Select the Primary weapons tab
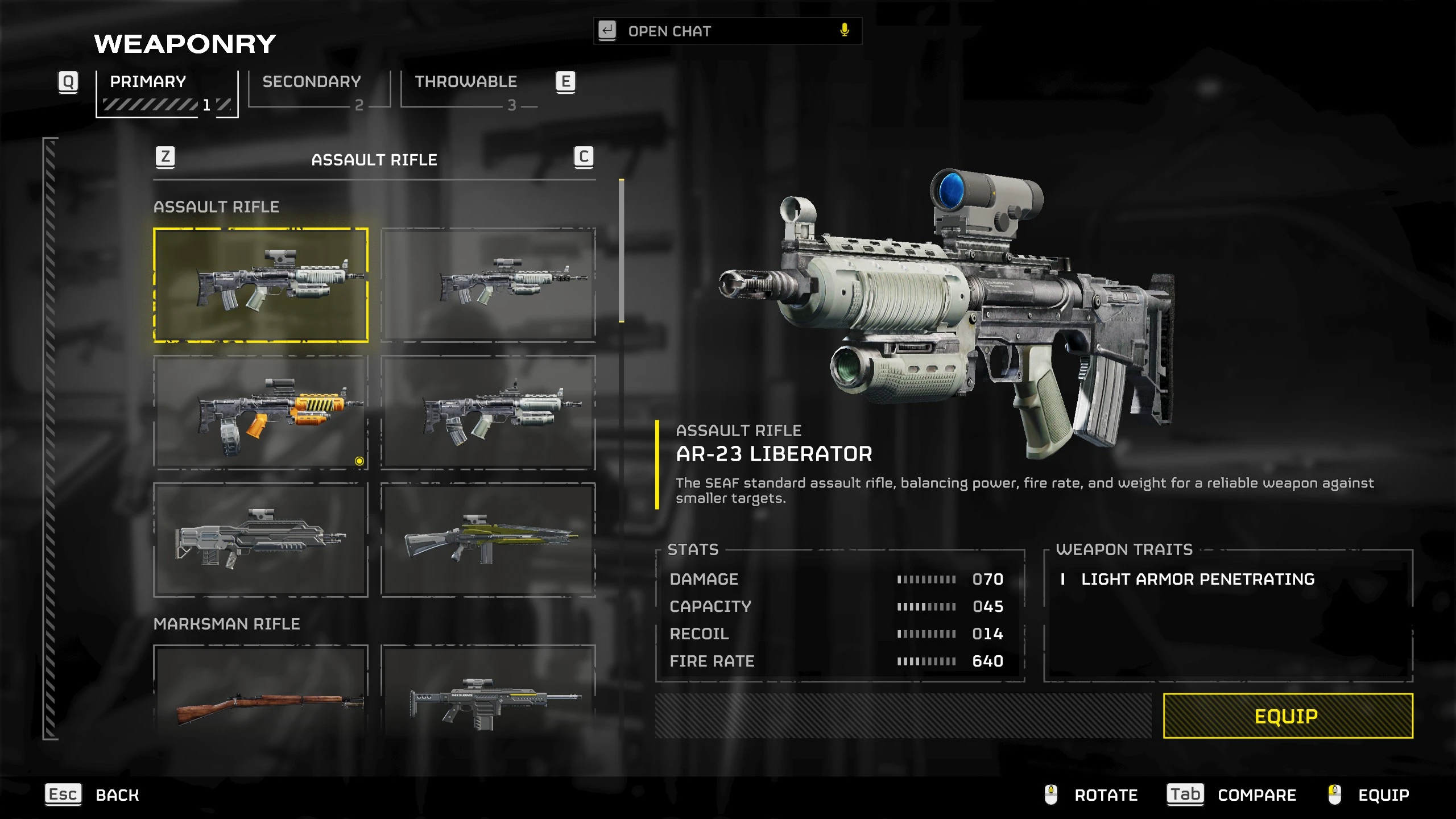The height and width of the screenshot is (819, 1456). tap(148, 82)
